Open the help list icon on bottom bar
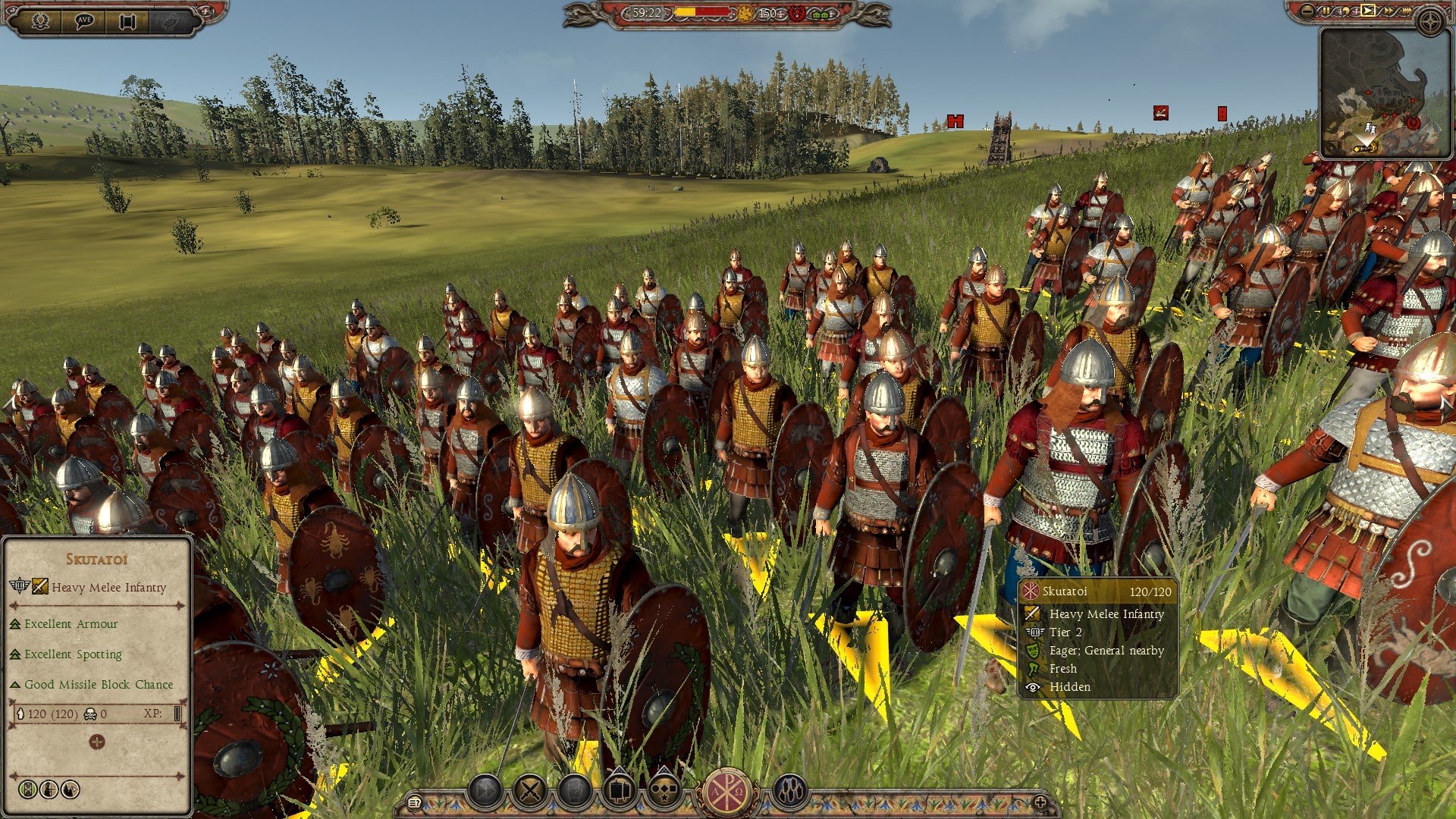The image size is (1456, 819). tap(414, 802)
